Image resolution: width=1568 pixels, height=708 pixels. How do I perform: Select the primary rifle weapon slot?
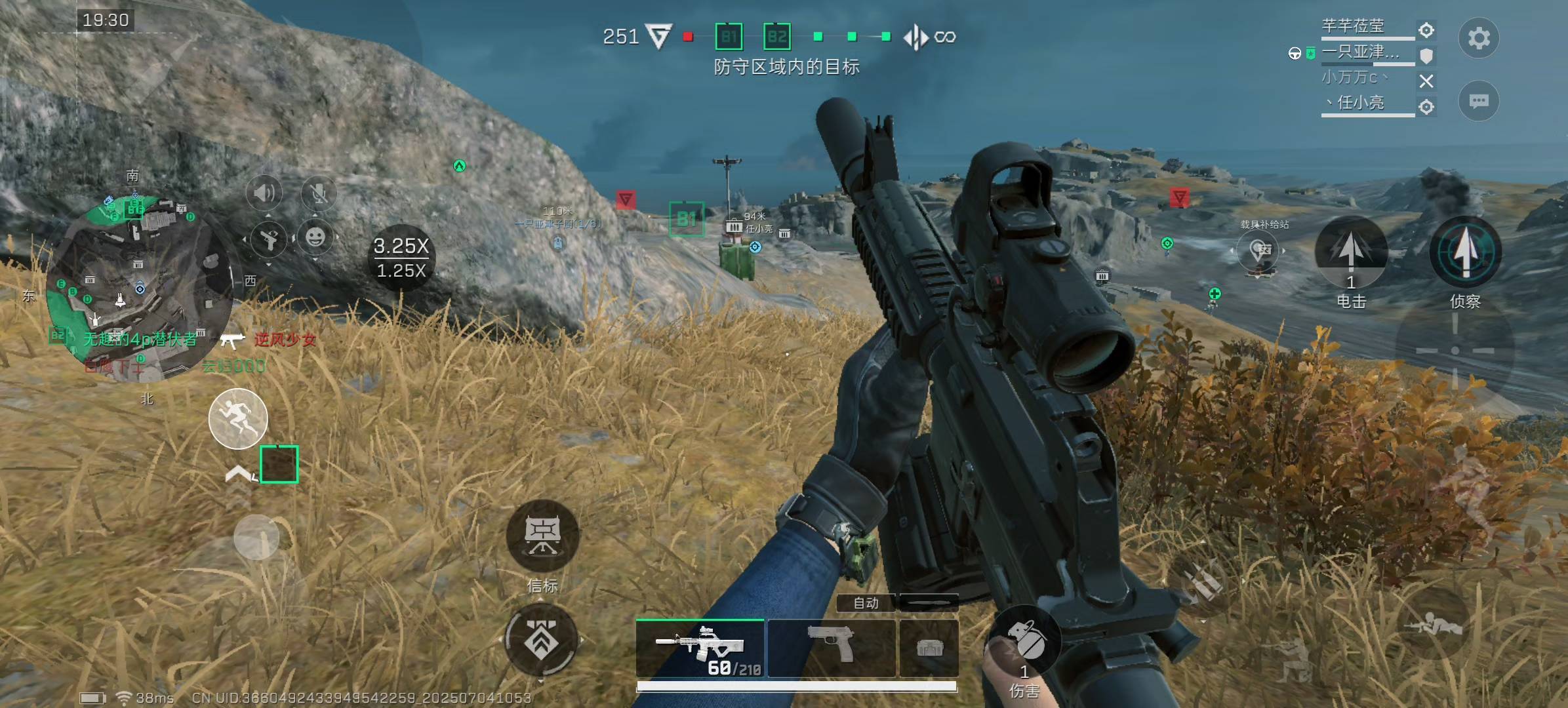point(700,648)
